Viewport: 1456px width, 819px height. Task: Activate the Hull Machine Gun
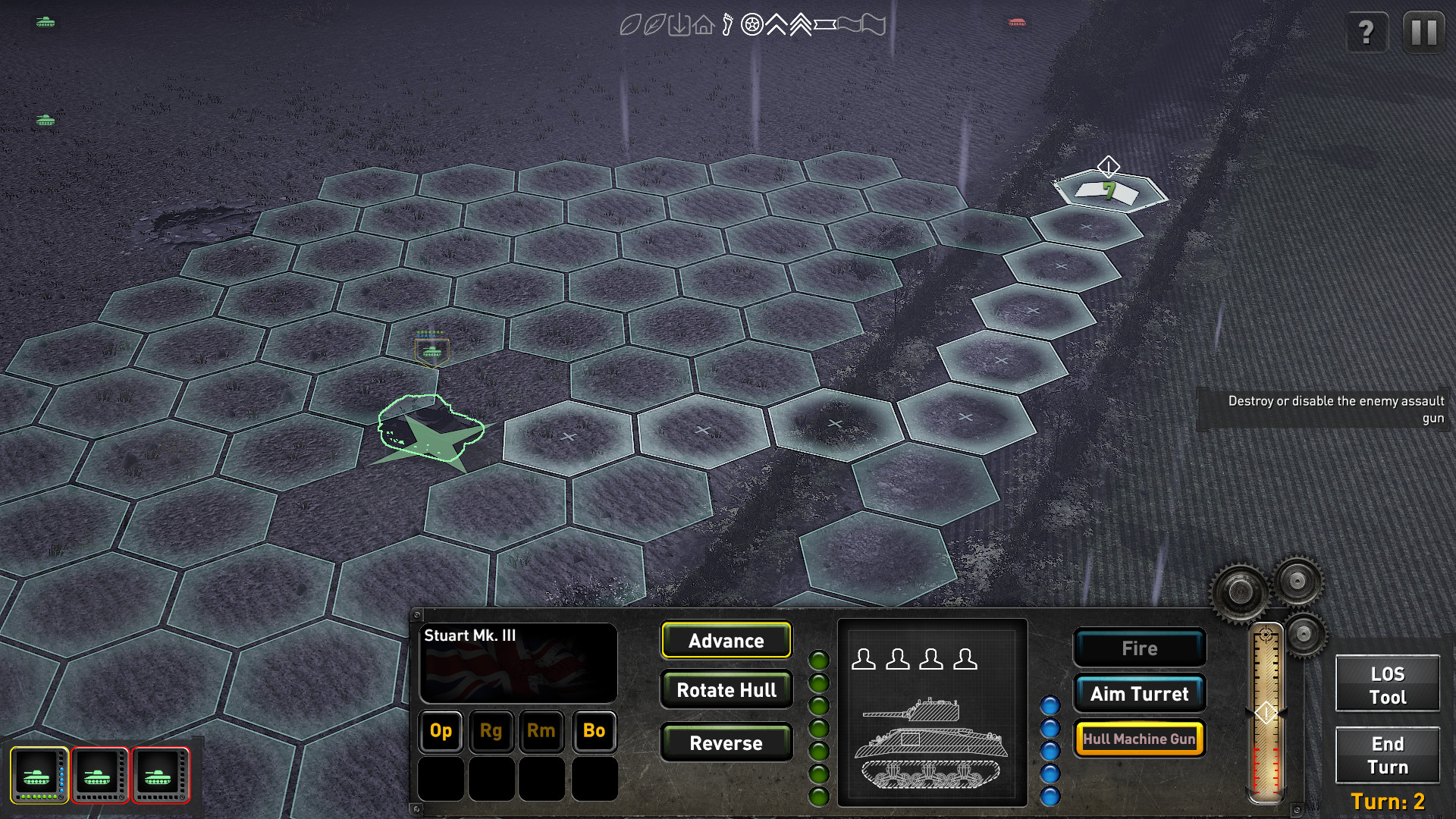pos(1140,738)
